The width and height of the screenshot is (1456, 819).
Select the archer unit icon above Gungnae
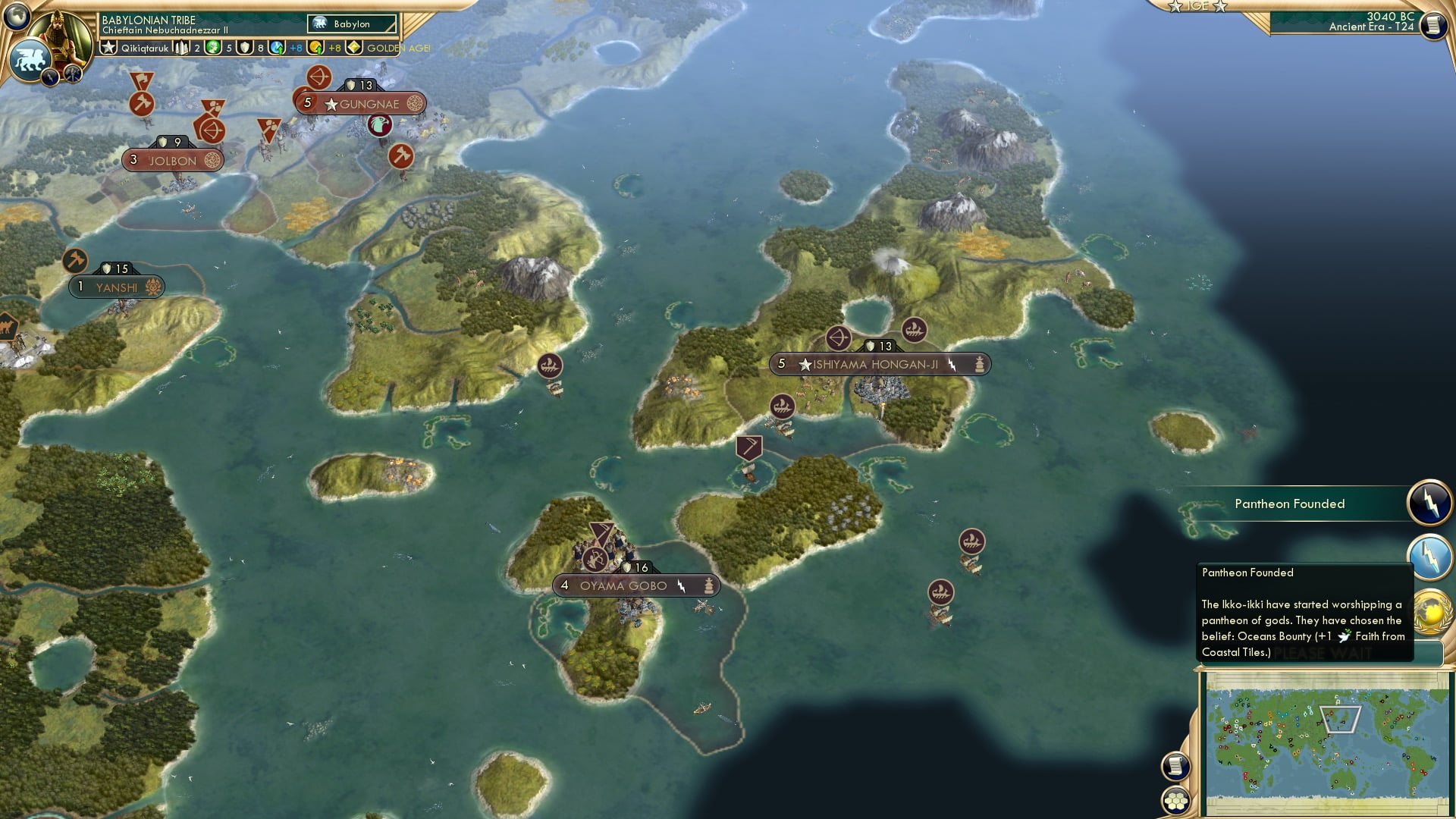click(x=319, y=76)
